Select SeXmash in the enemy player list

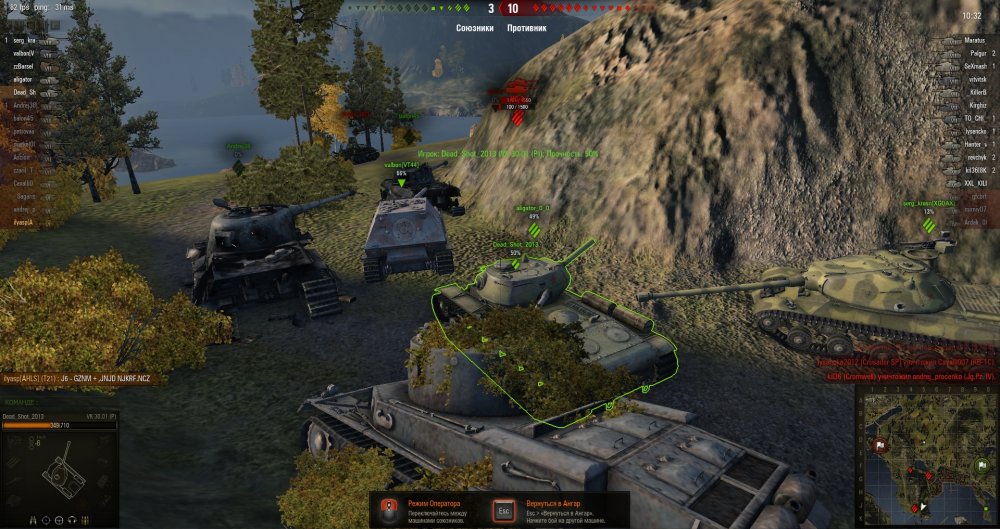point(974,65)
